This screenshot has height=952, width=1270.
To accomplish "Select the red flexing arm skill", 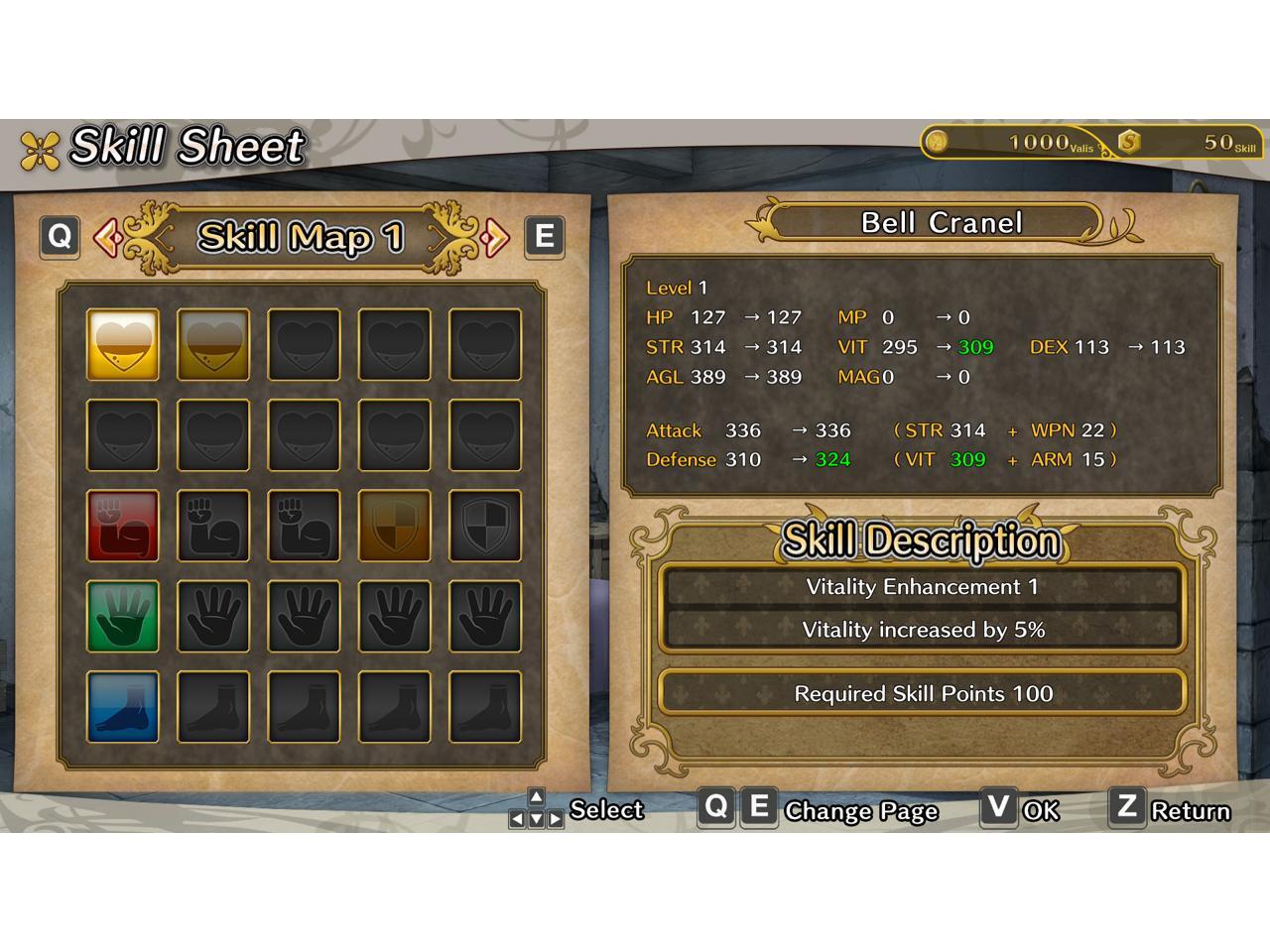I will pos(123,526).
